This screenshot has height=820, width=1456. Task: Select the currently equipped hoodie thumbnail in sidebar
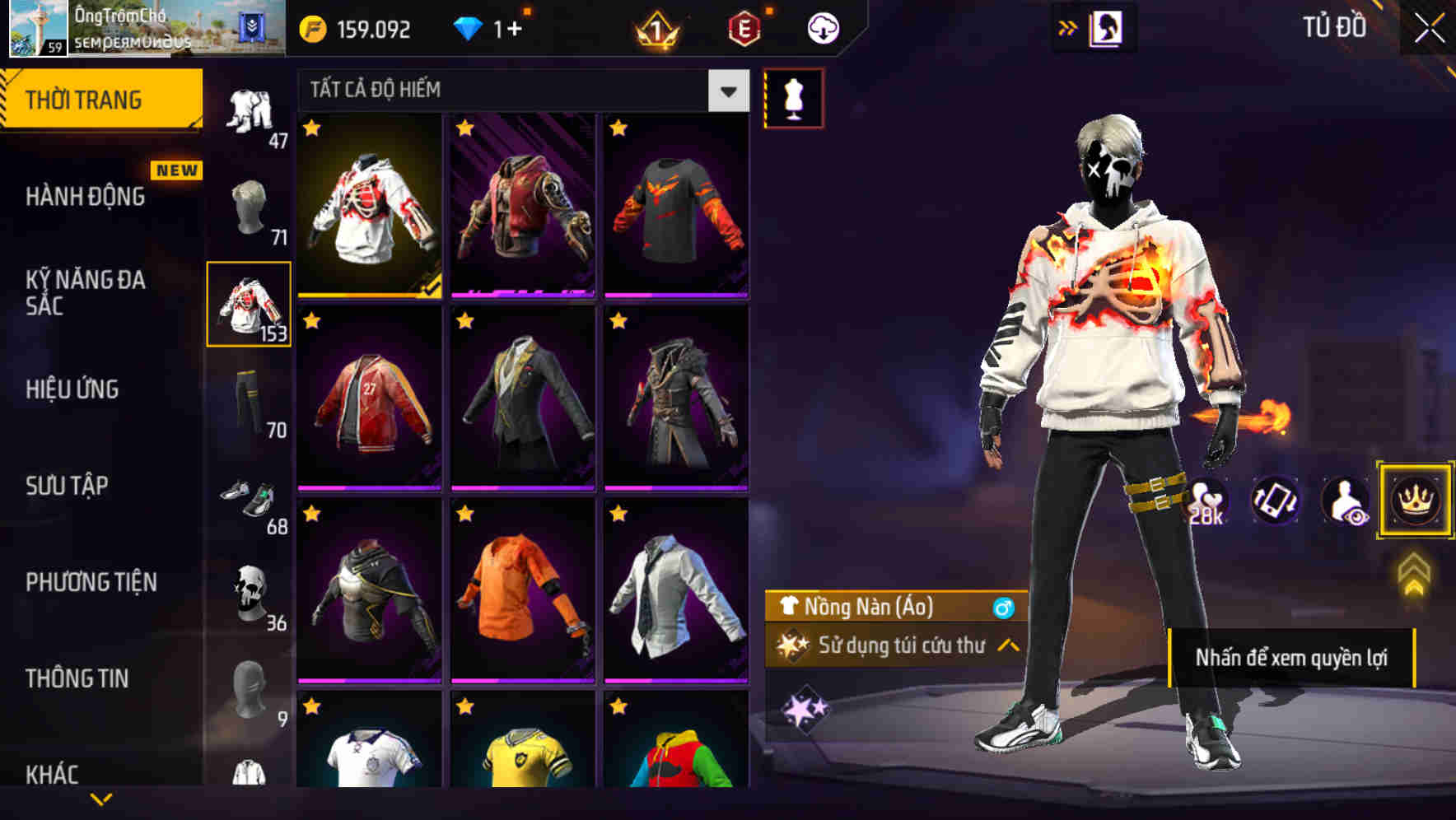tap(249, 305)
